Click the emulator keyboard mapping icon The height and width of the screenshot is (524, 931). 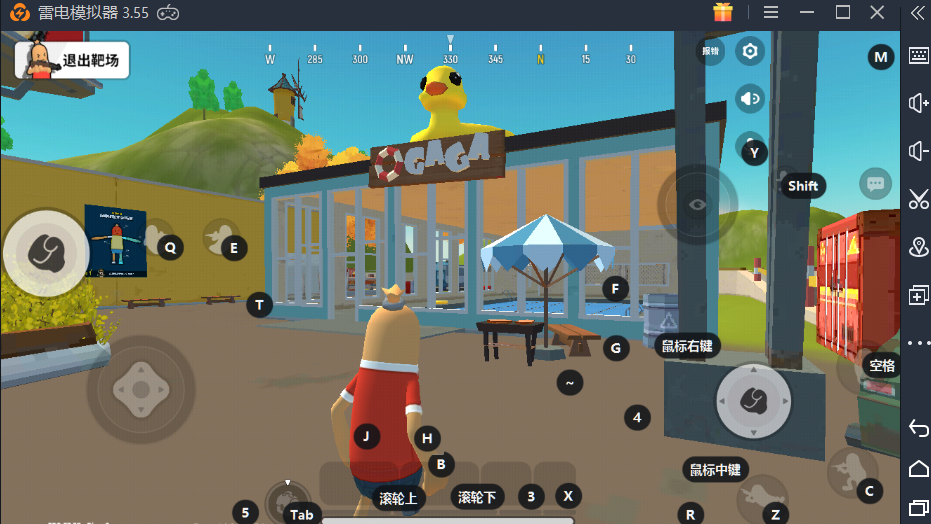click(918, 56)
